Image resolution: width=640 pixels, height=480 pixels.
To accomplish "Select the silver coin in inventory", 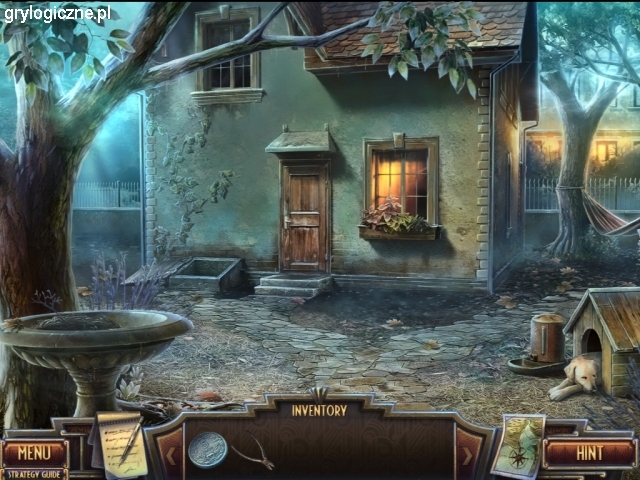I will [x=207, y=448].
